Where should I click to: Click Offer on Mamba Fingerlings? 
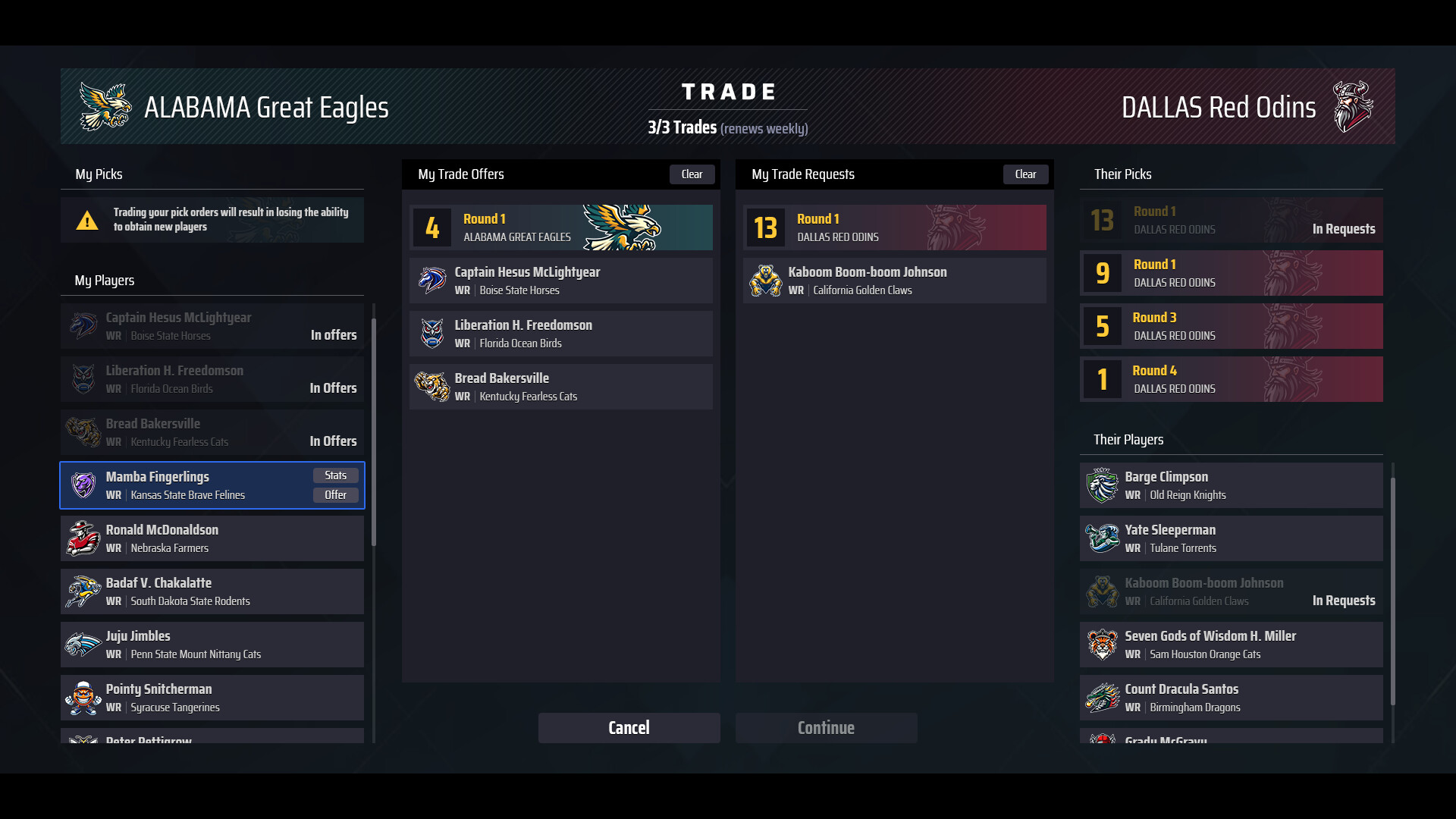click(335, 494)
